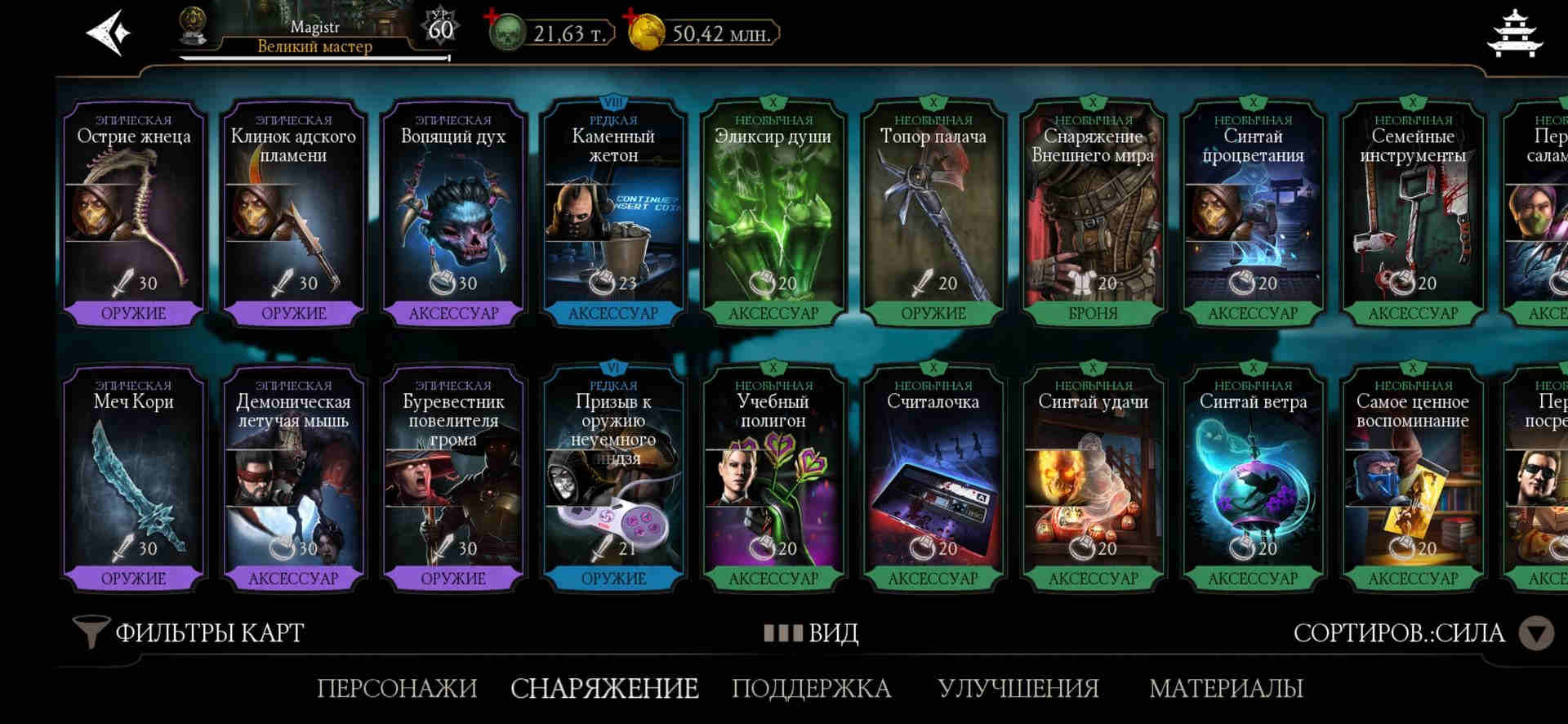This screenshot has width=1568, height=724.
Task: Open the Демоническая летучая мышь card
Action: pyautogui.click(x=294, y=479)
